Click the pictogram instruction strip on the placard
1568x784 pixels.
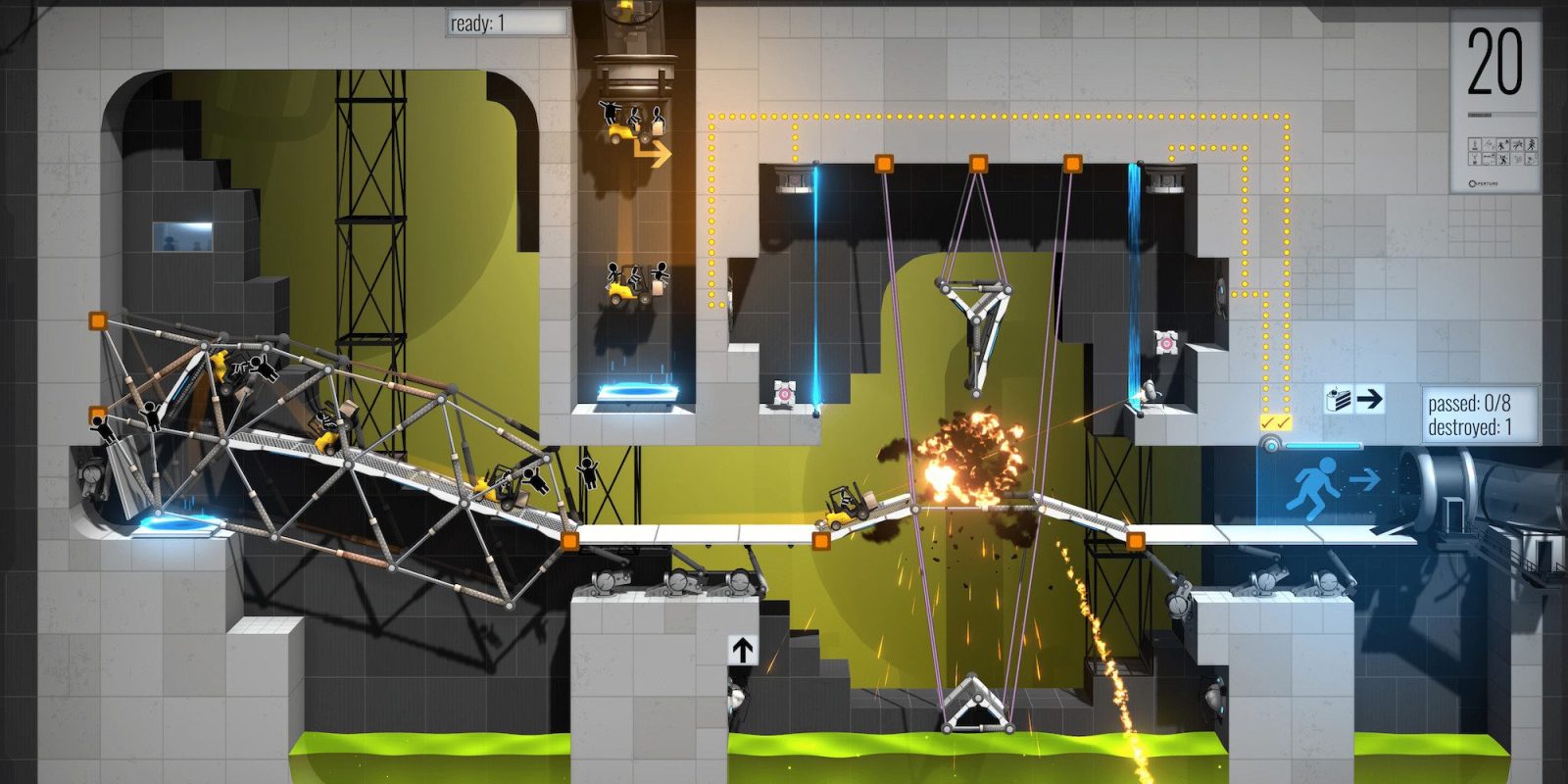tap(1502, 150)
